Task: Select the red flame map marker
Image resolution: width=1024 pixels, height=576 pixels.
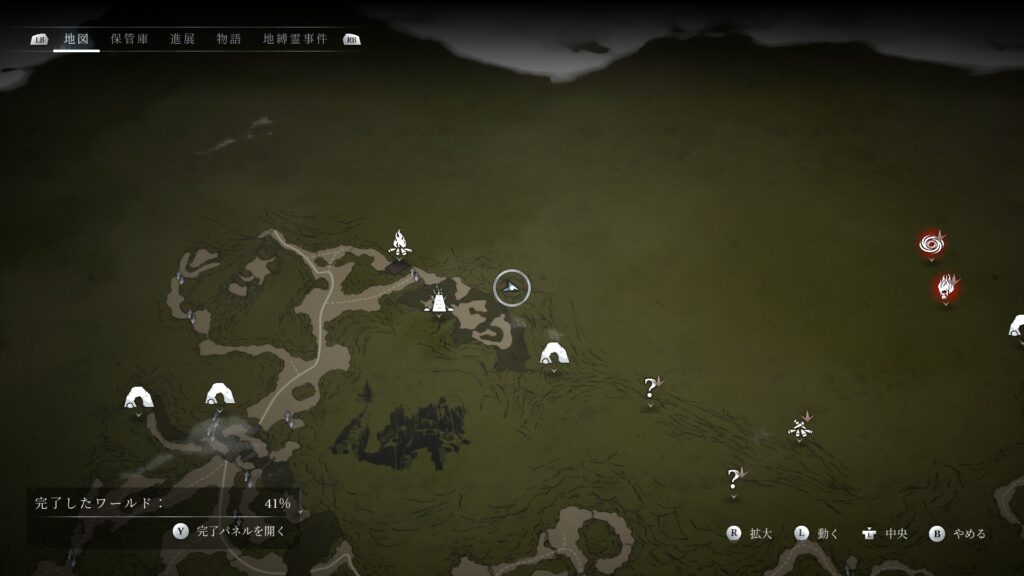Action: click(946, 287)
